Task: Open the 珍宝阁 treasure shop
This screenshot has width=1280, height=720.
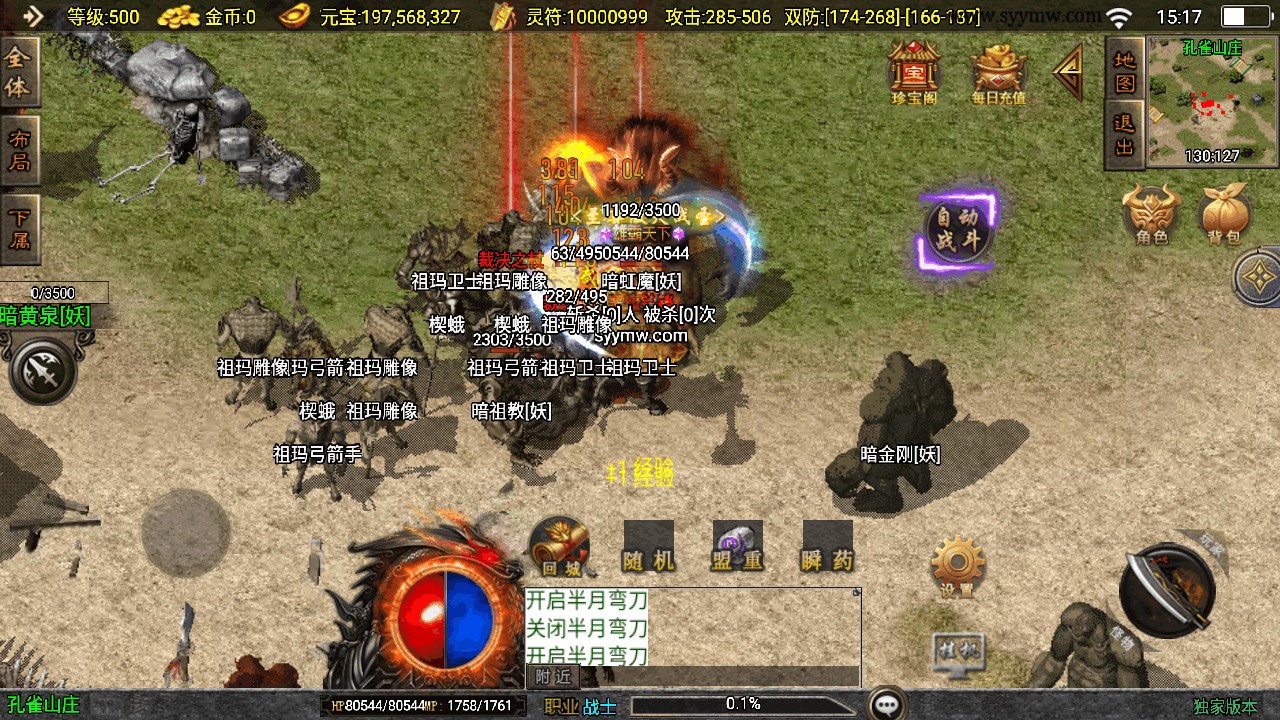Action: (914, 71)
